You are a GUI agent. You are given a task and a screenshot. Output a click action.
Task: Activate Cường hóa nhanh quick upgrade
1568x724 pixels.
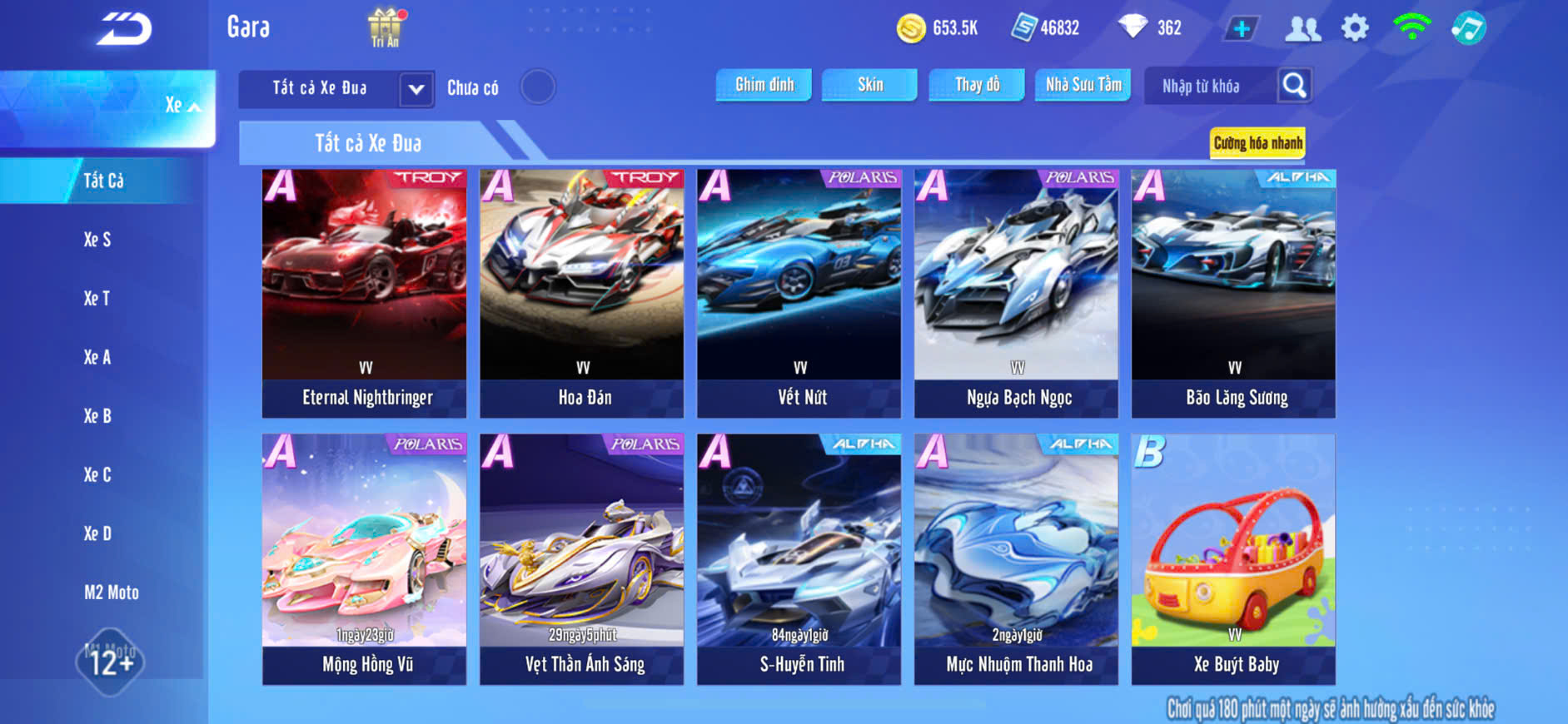[x=1257, y=143]
